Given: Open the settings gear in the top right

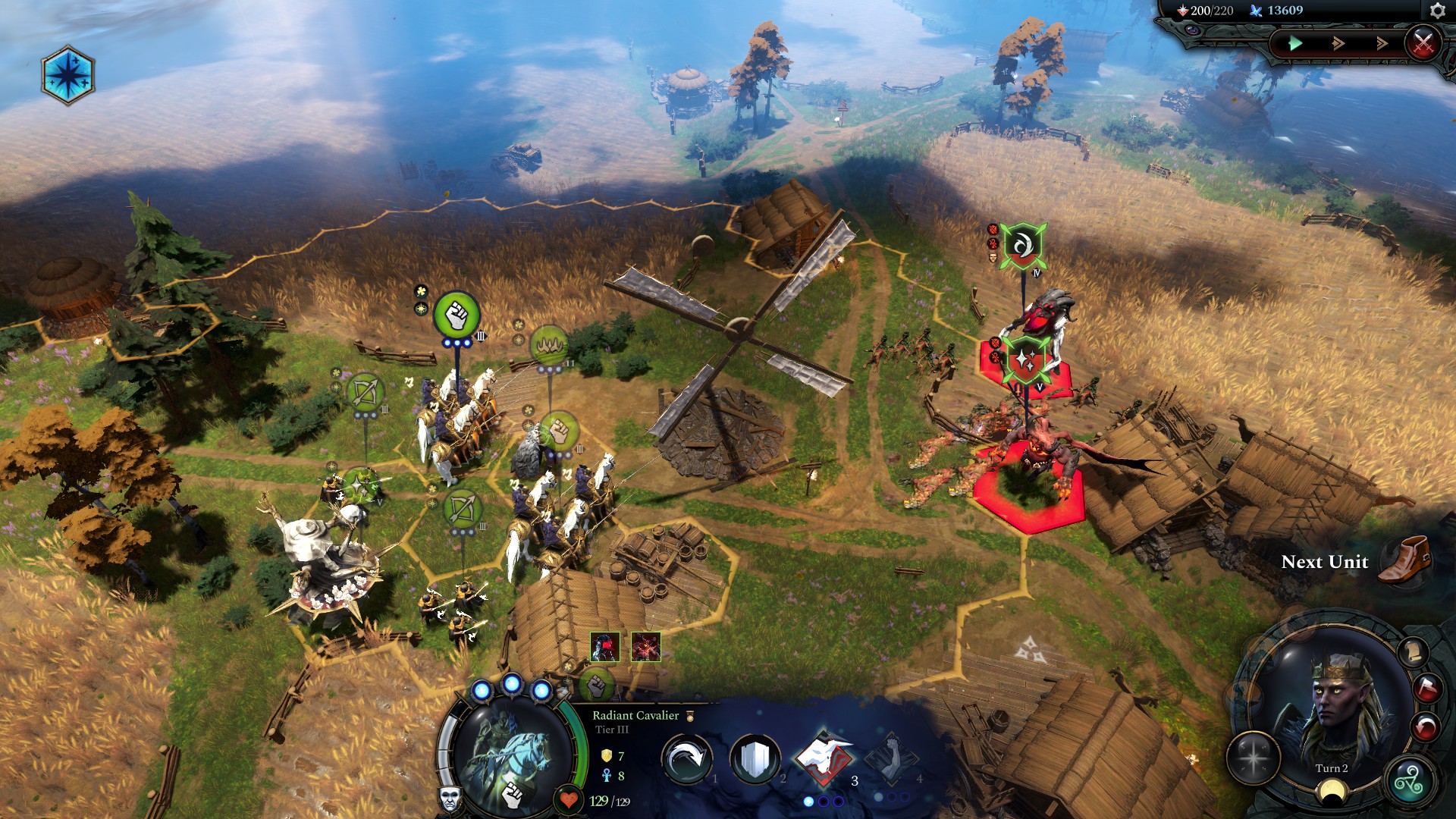Looking at the screenshot, I should [1437, 11].
